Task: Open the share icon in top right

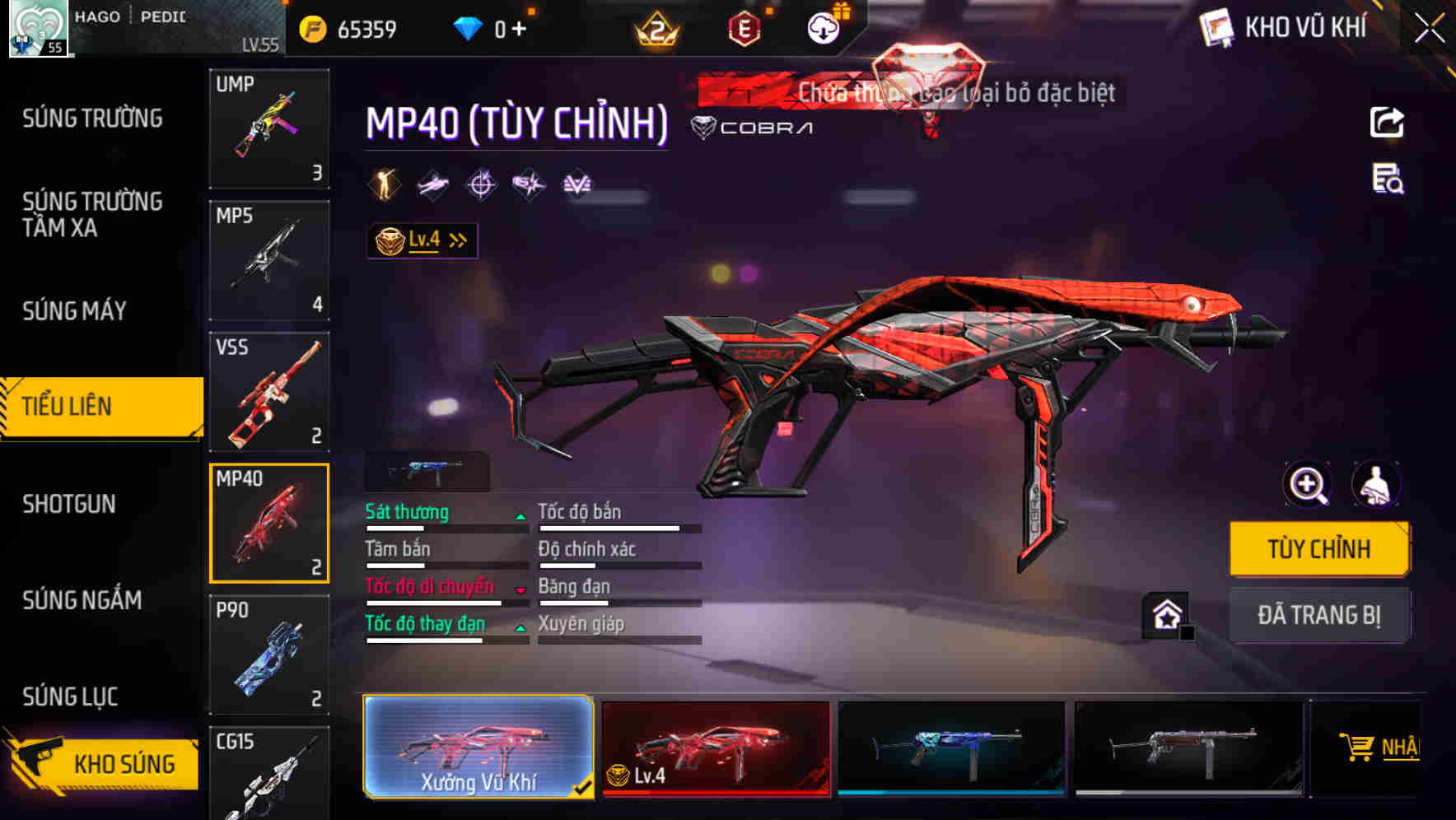Action: (1387, 122)
